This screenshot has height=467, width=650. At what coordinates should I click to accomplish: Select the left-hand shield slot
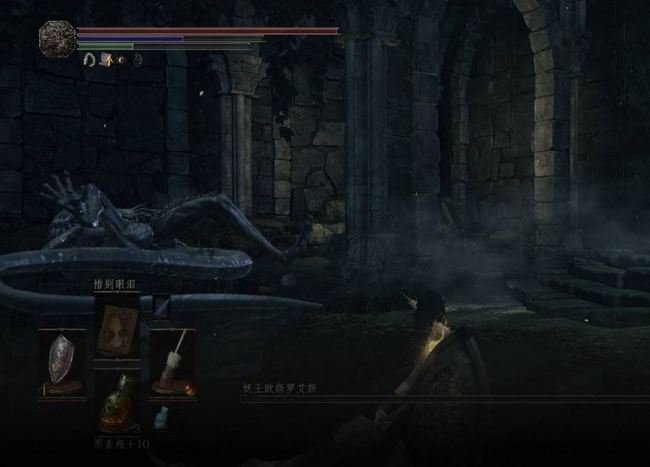coord(62,361)
